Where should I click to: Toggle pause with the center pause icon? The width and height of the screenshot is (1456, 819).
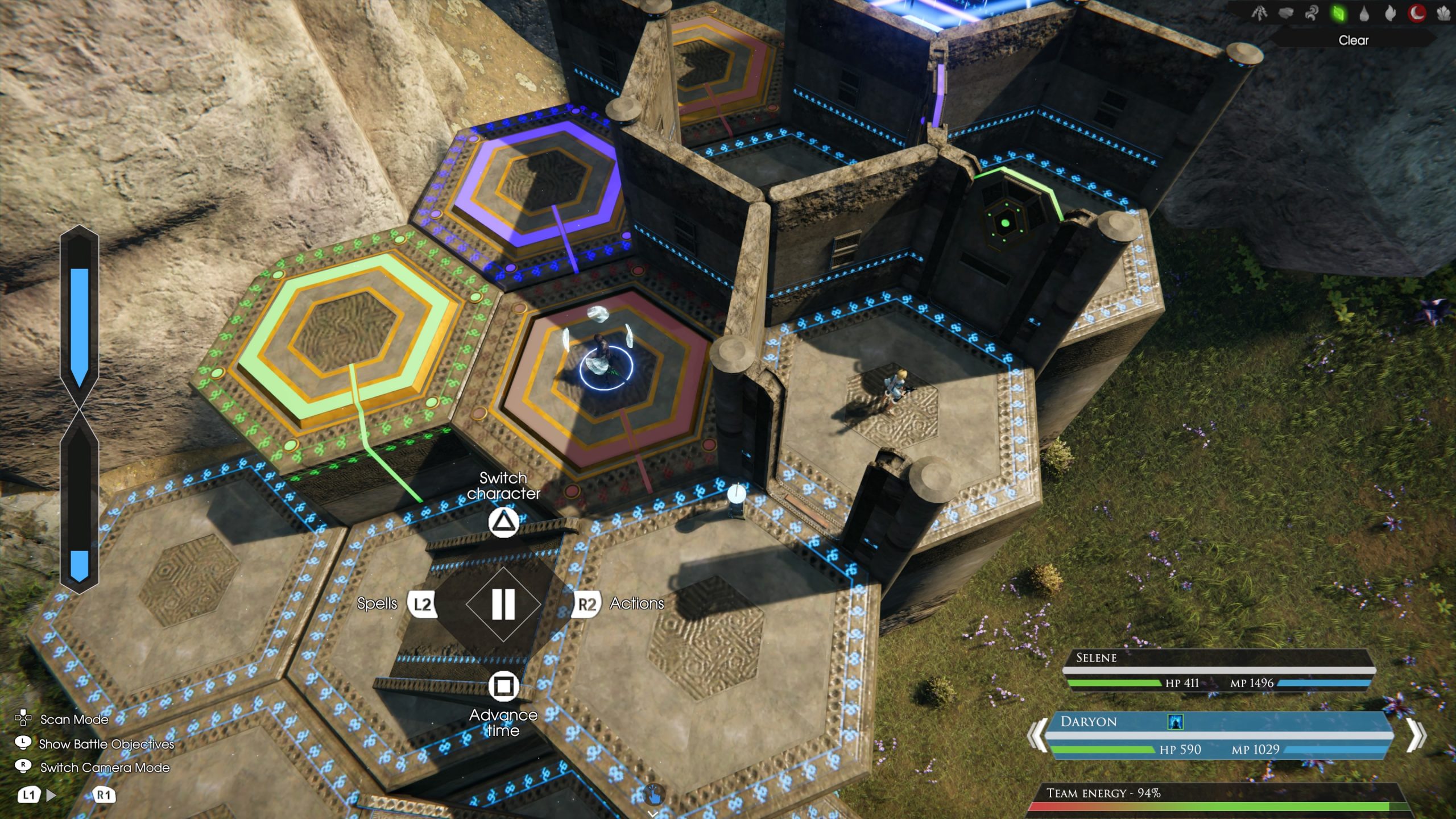tap(503, 605)
